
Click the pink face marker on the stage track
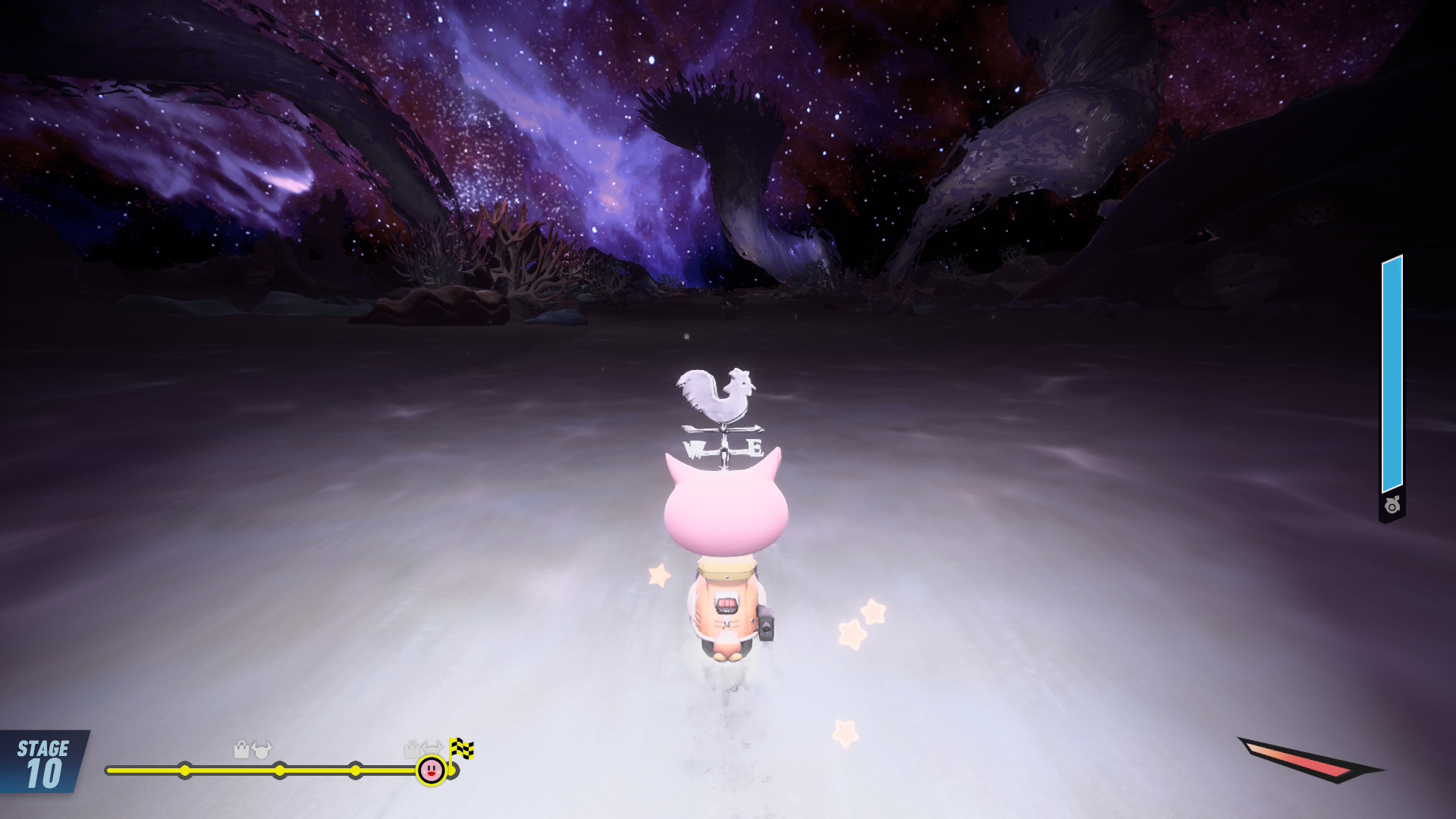pyautogui.click(x=431, y=770)
